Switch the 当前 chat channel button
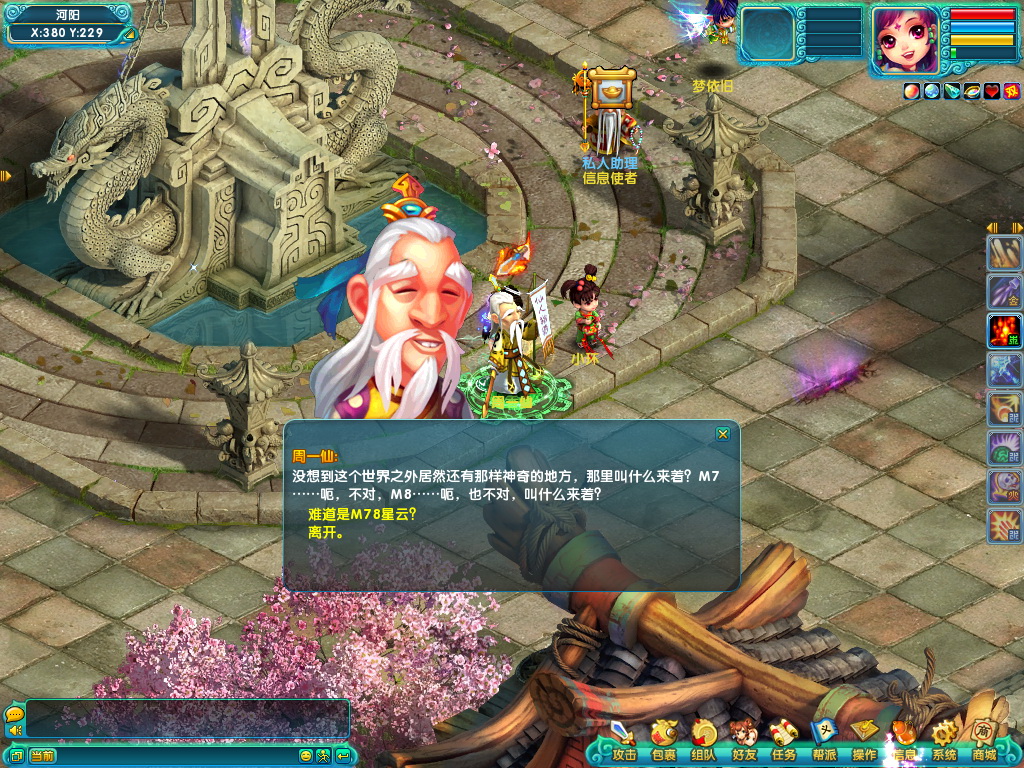 point(42,756)
